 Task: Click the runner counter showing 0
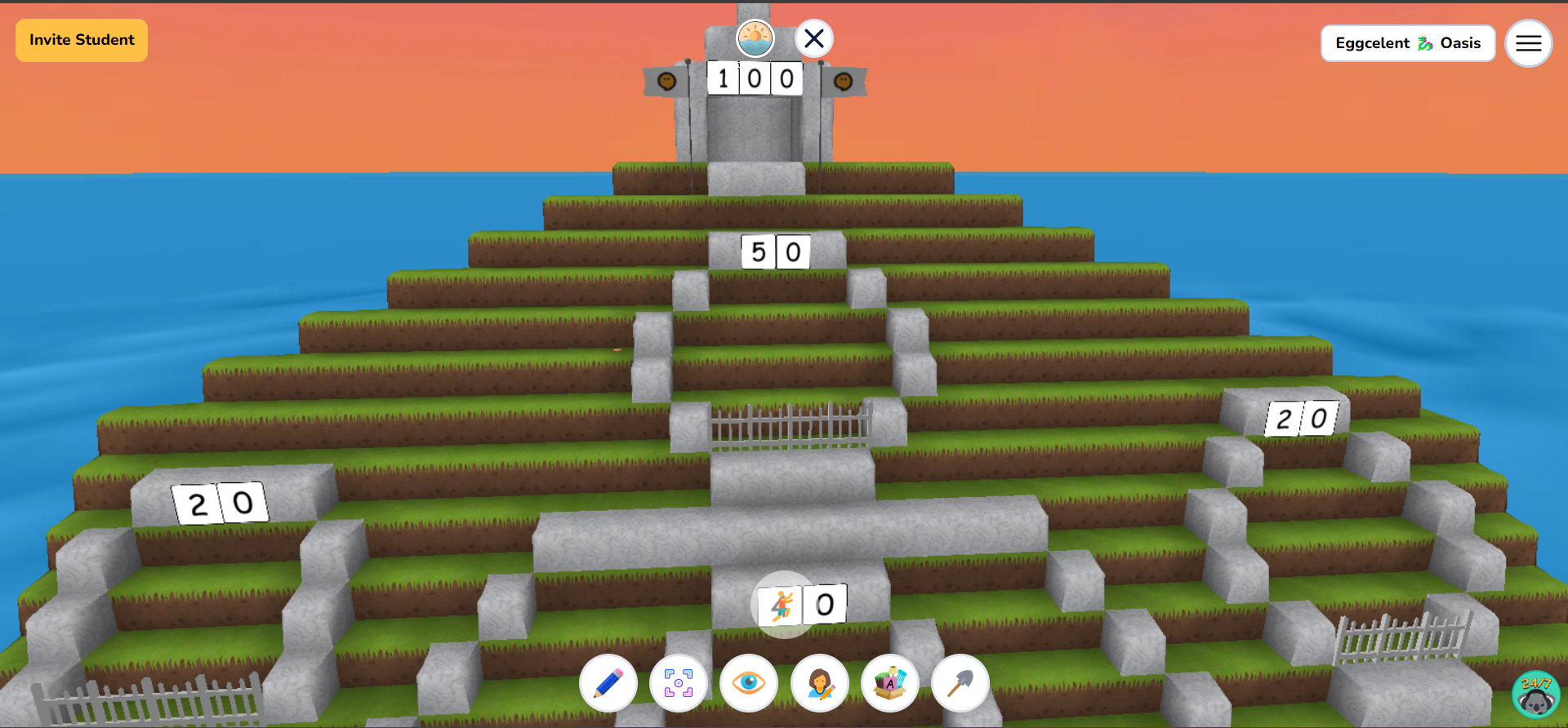point(823,605)
